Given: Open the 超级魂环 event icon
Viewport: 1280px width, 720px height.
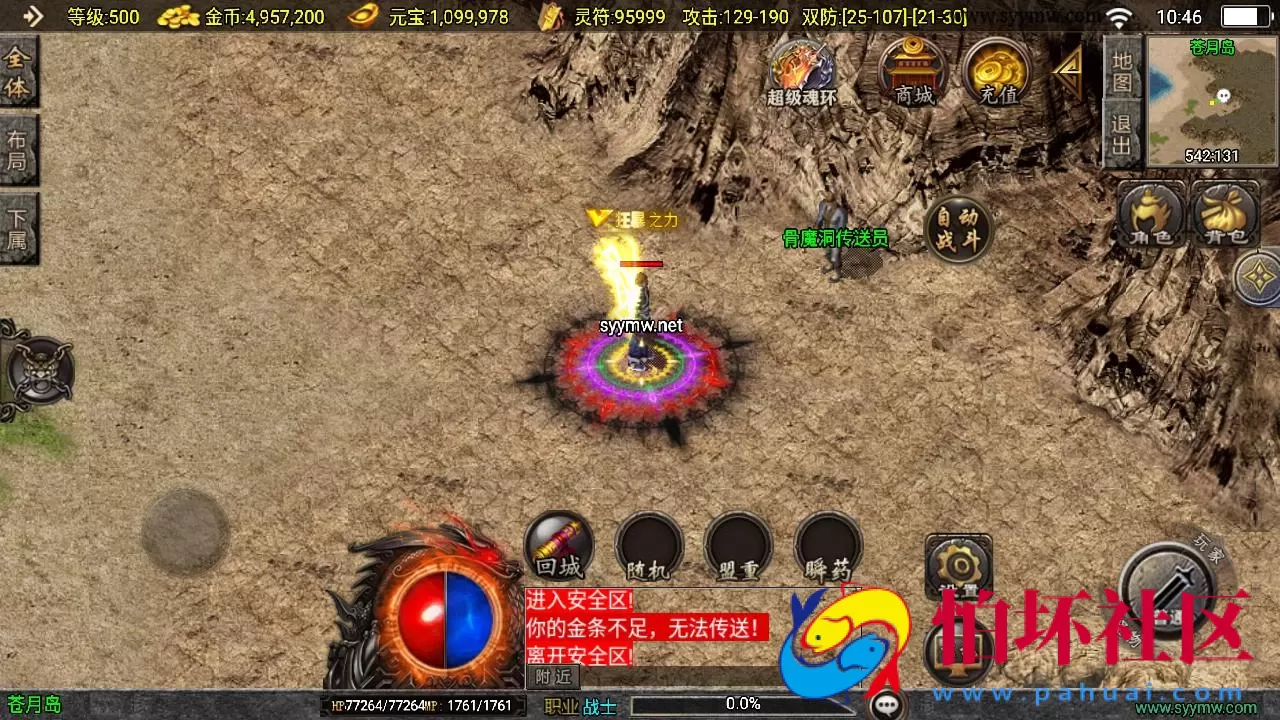Looking at the screenshot, I should point(802,72).
